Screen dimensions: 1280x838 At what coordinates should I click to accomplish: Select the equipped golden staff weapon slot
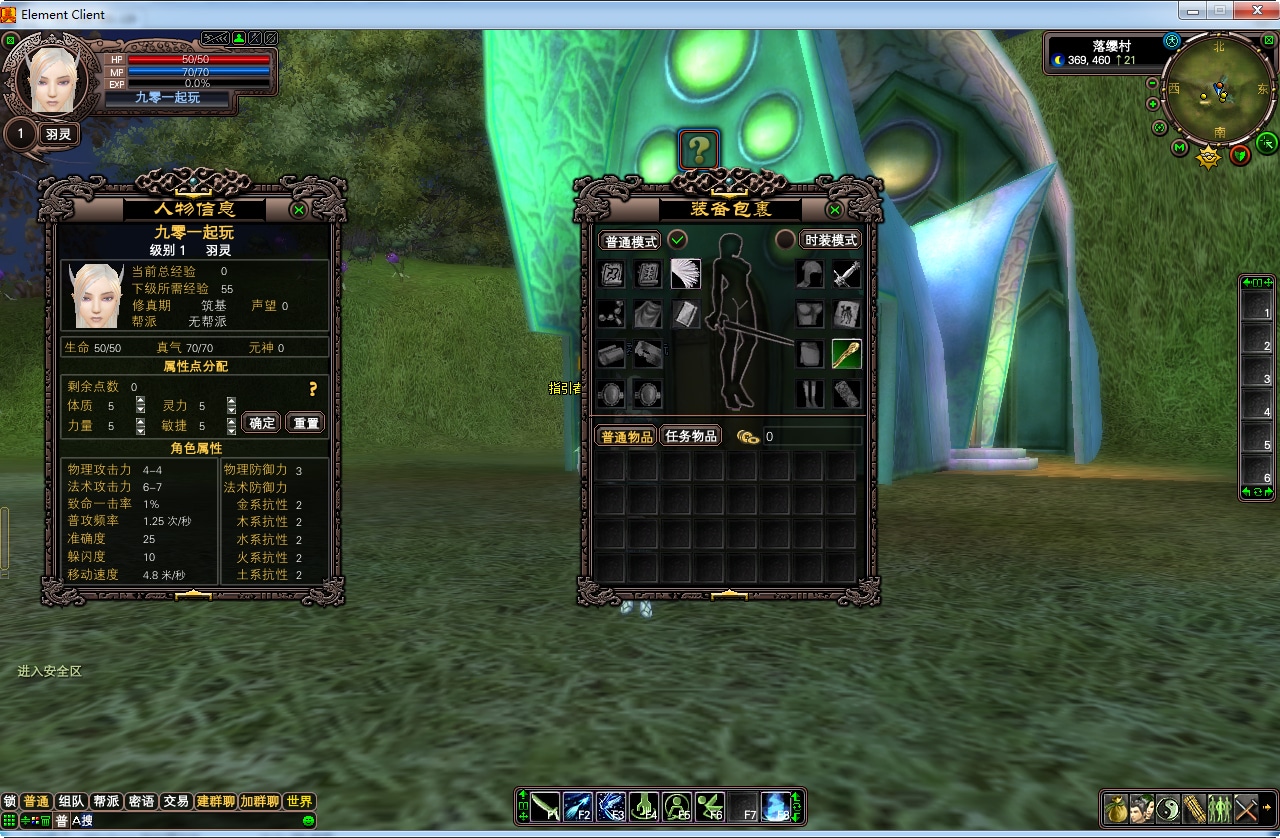point(846,354)
